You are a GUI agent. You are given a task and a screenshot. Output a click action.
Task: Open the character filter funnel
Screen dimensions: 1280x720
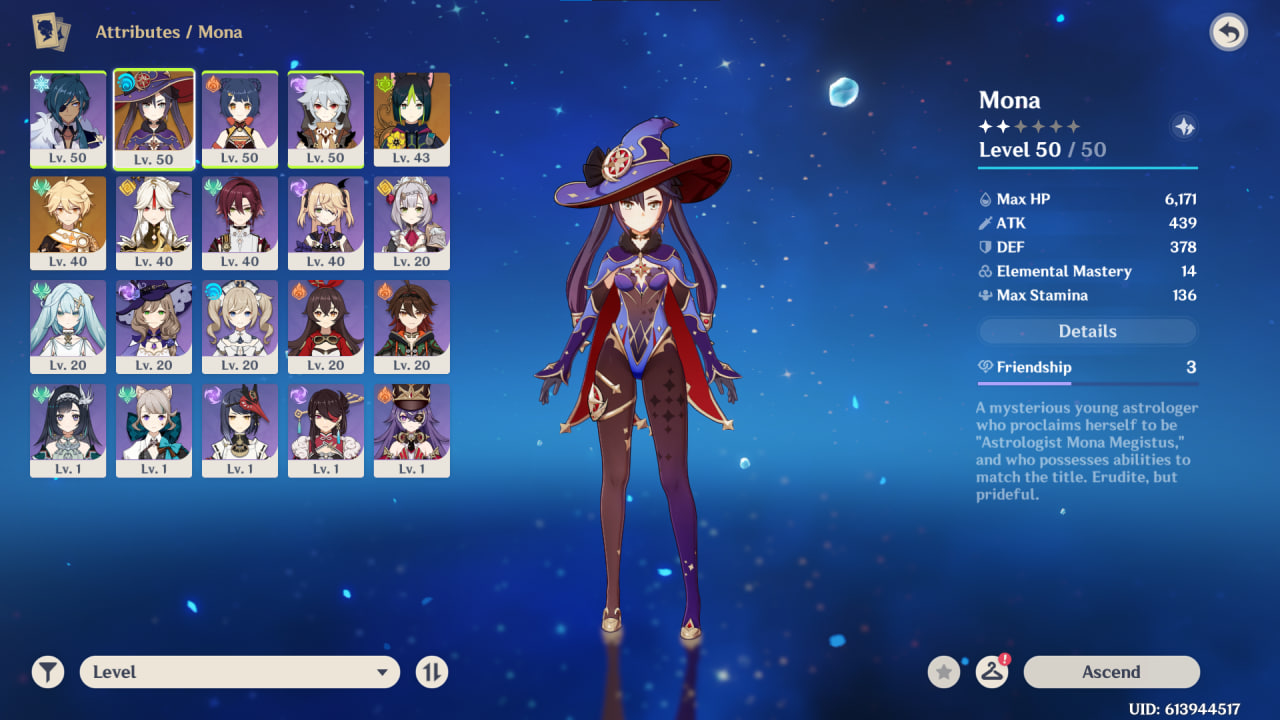coord(47,672)
